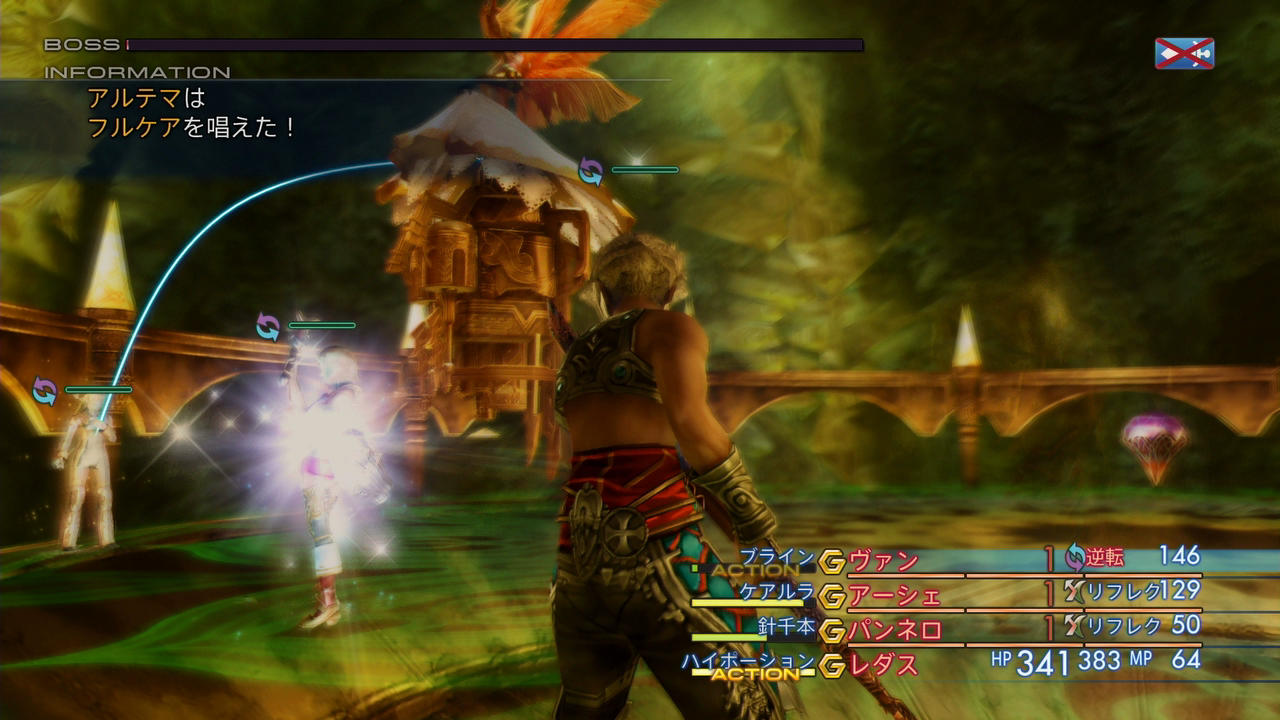The height and width of the screenshot is (720, 1280).
Task: Select party member ヴァン
Action: coord(884,561)
